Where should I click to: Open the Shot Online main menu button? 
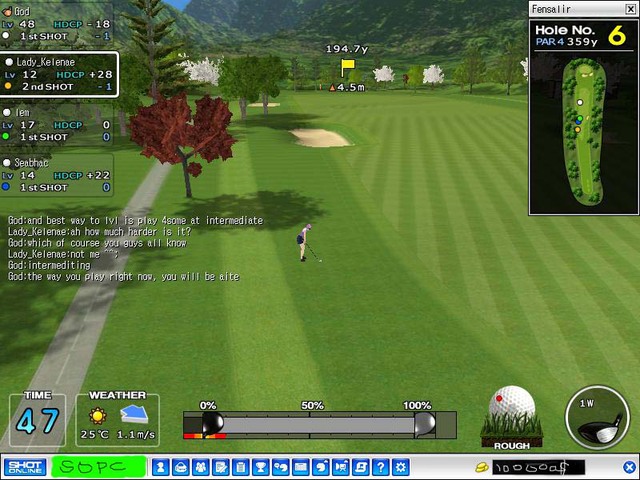[24, 467]
